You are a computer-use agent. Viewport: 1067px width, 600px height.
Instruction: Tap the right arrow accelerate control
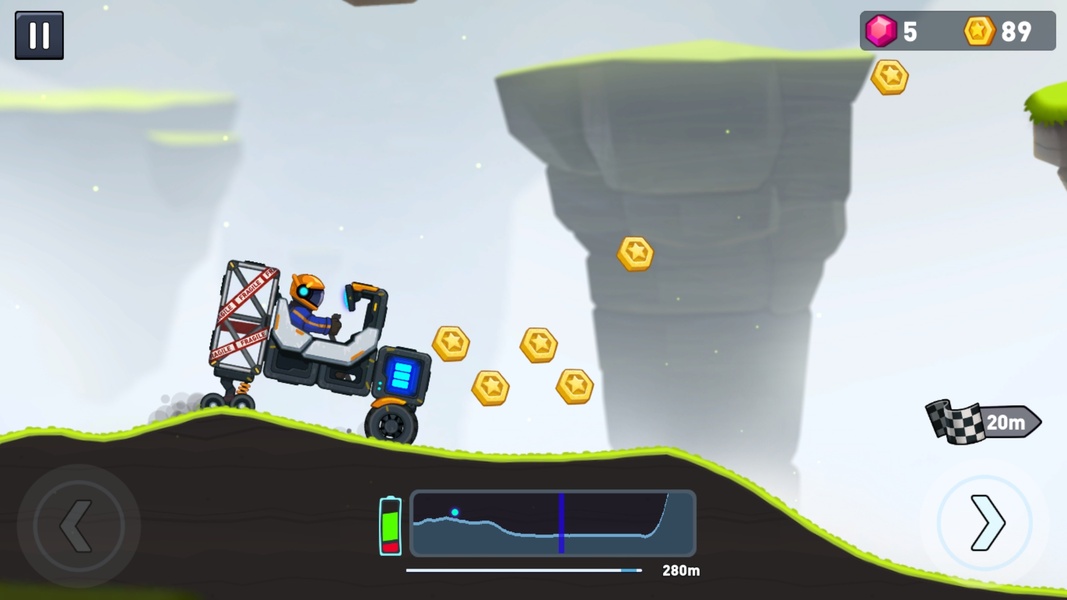coord(985,523)
